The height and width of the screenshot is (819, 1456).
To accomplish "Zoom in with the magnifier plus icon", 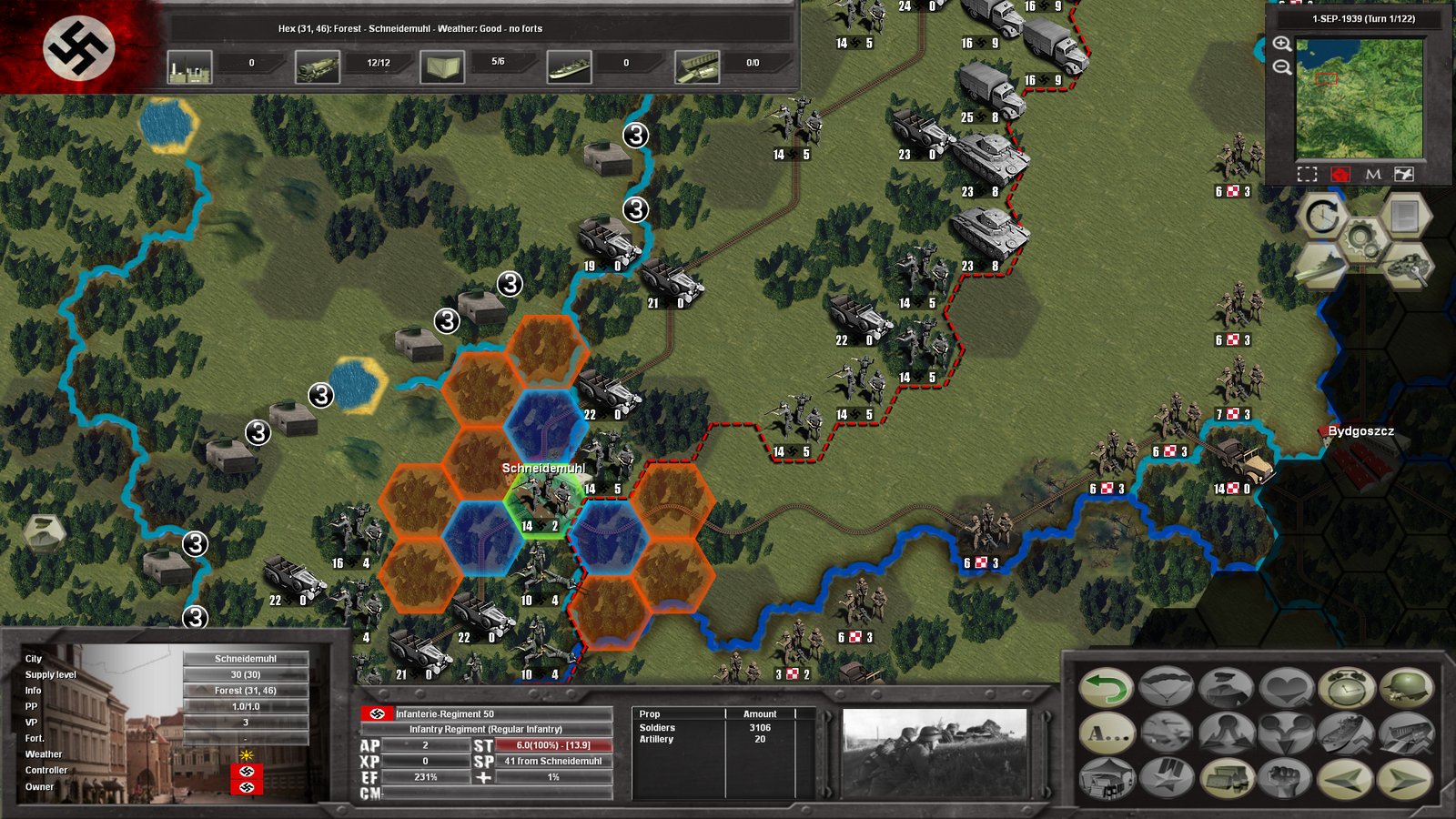I will tap(1282, 44).
